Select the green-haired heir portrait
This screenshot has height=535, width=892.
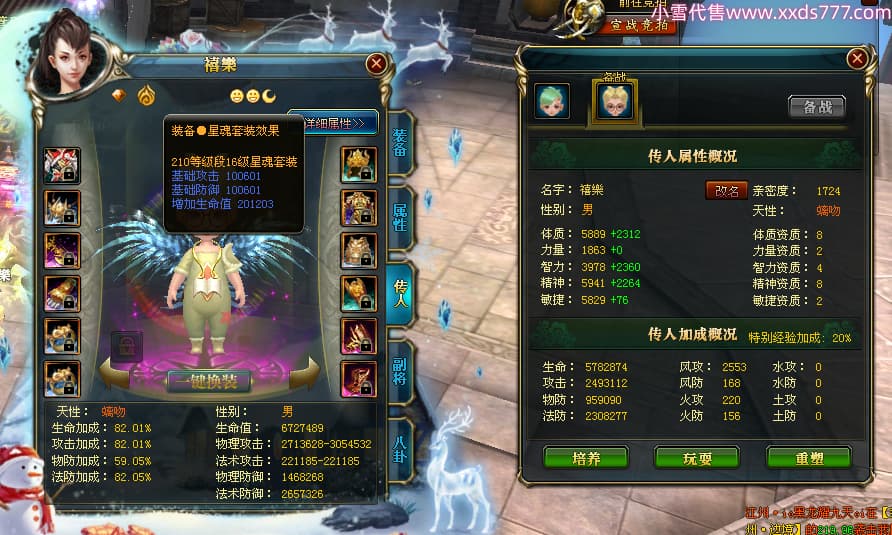552,101
